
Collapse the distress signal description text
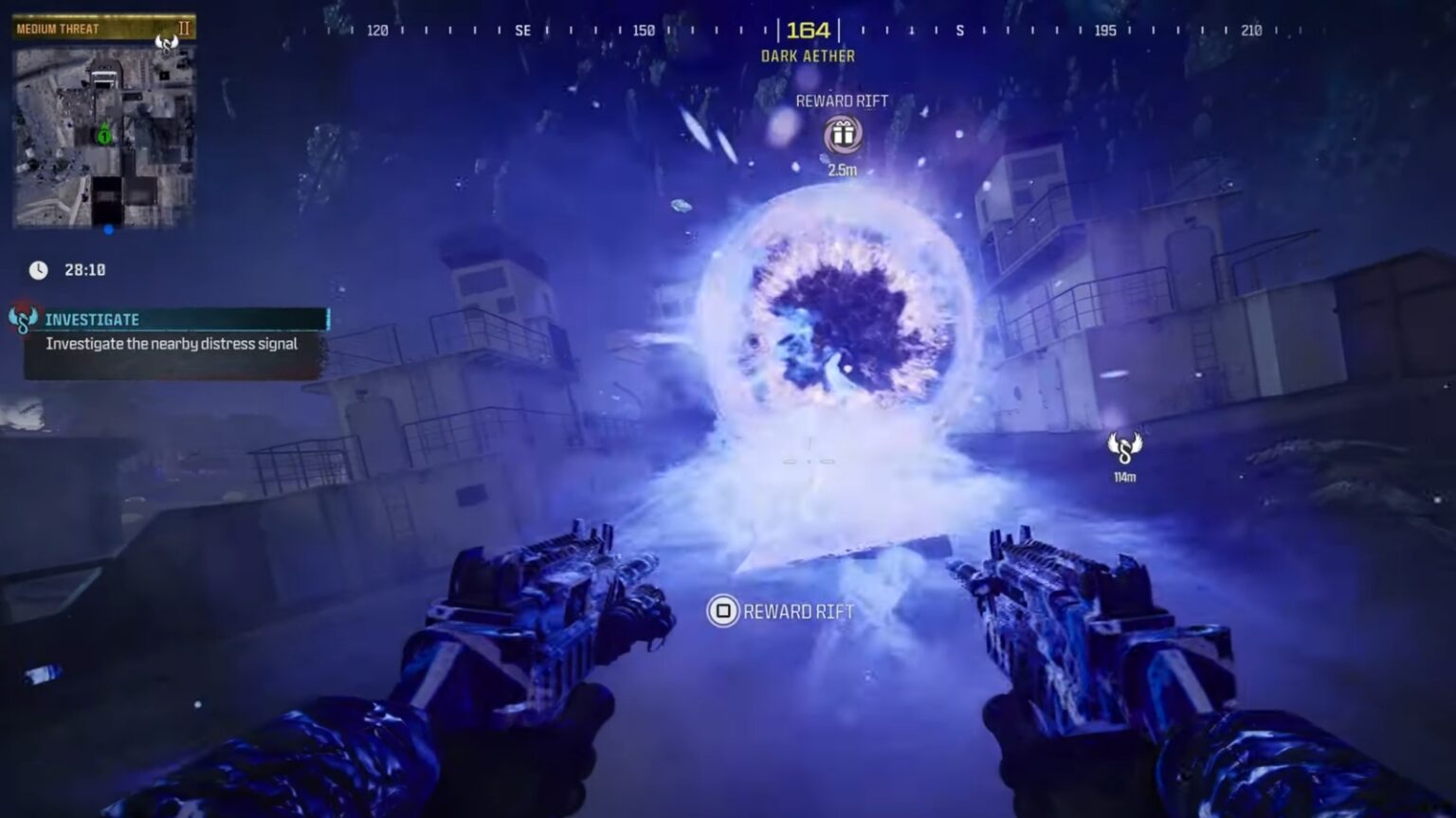(x=171, y=344)
